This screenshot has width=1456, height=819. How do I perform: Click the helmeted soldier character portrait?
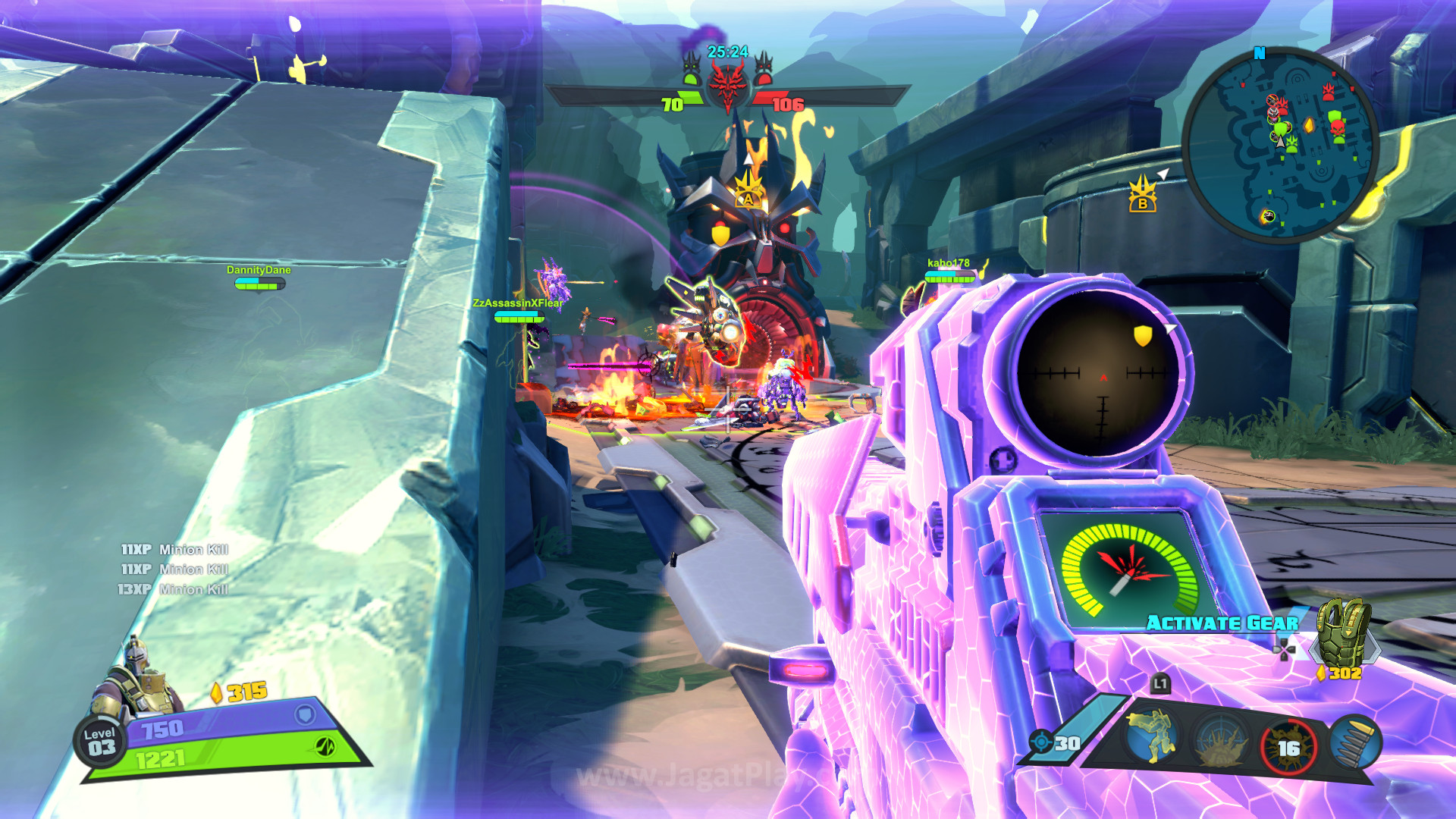tap(136, 679)
